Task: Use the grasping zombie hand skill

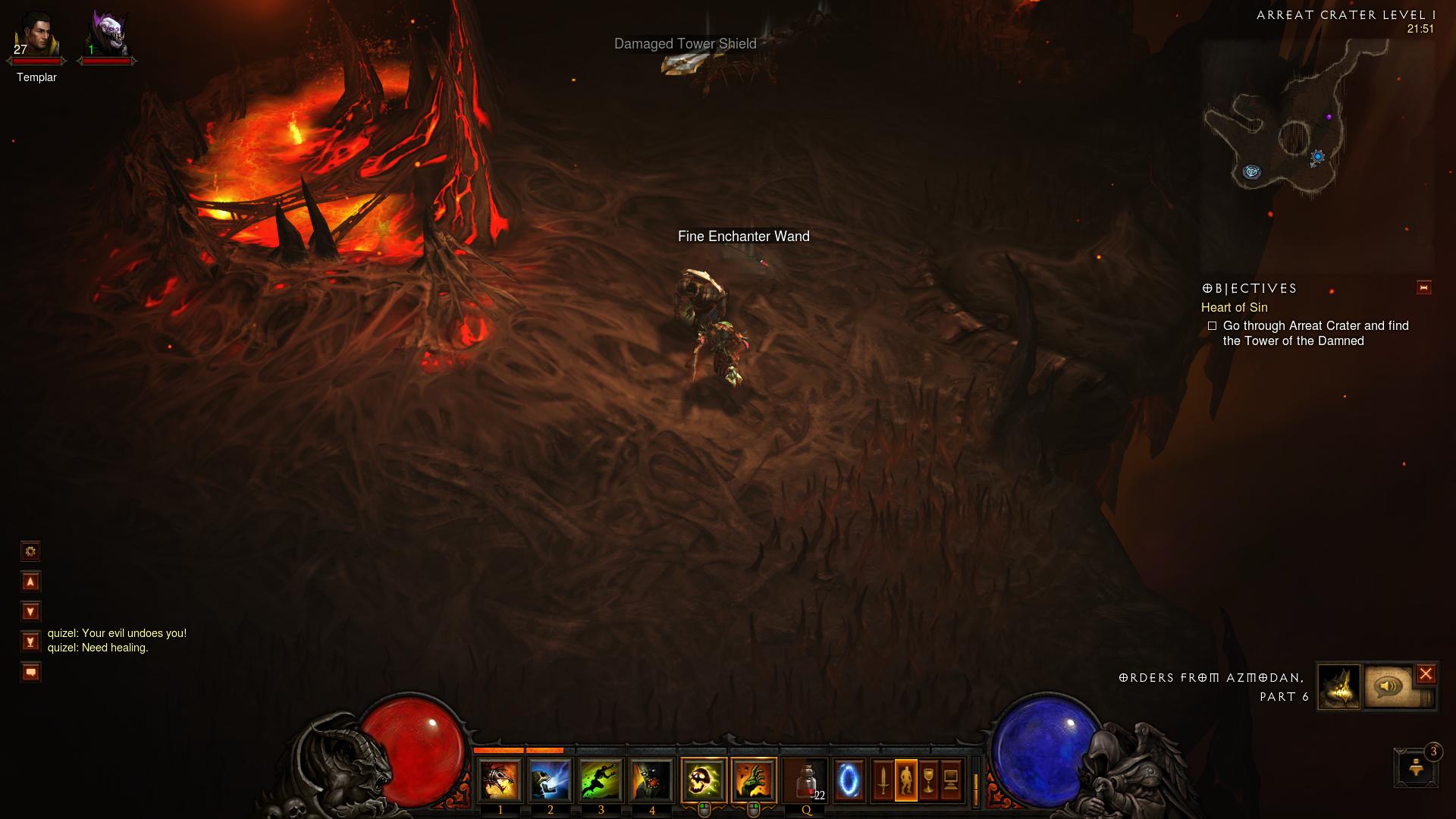Action: click(754, 780)
